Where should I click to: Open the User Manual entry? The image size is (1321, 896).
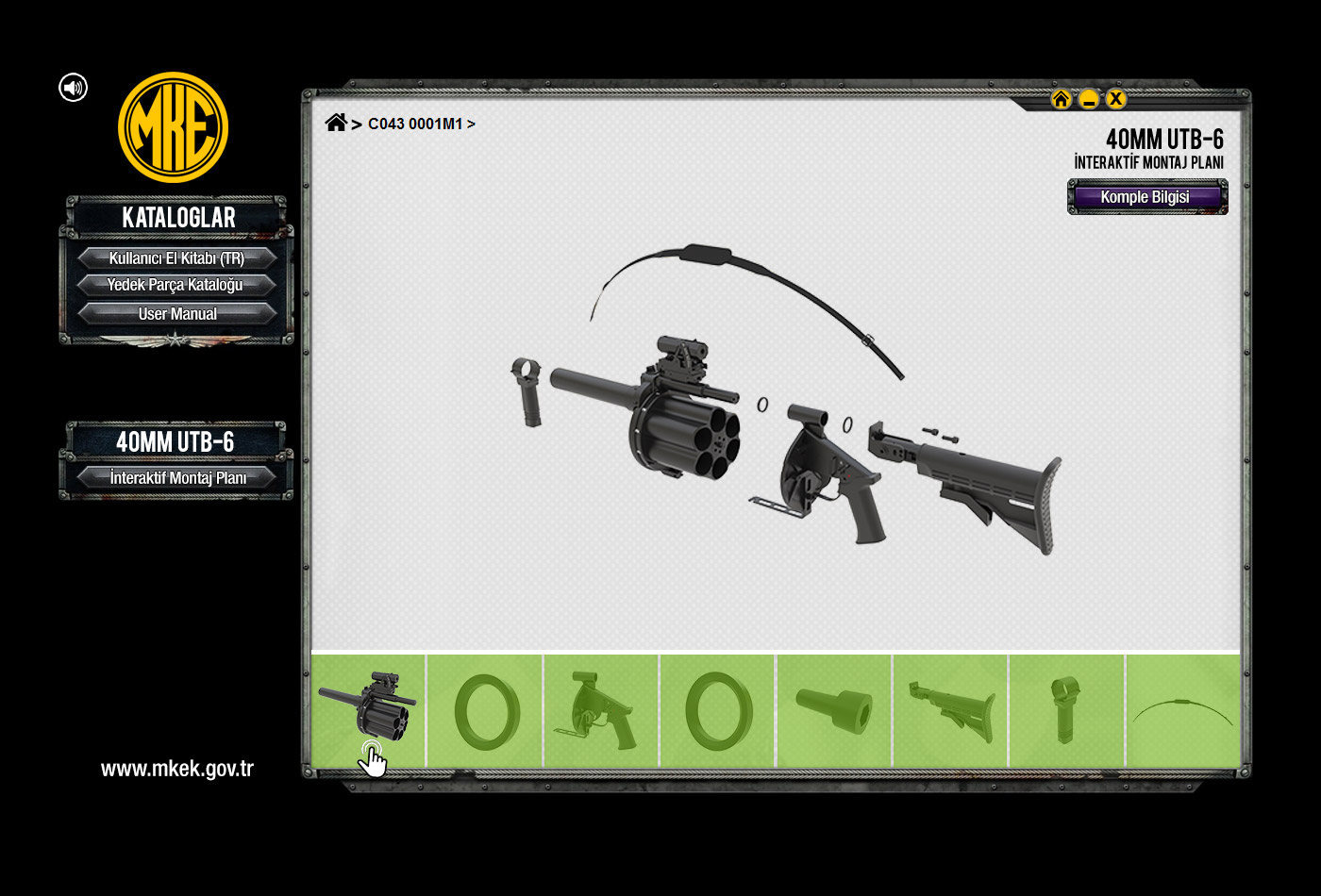pyautogui.click(x=176, y=314)
